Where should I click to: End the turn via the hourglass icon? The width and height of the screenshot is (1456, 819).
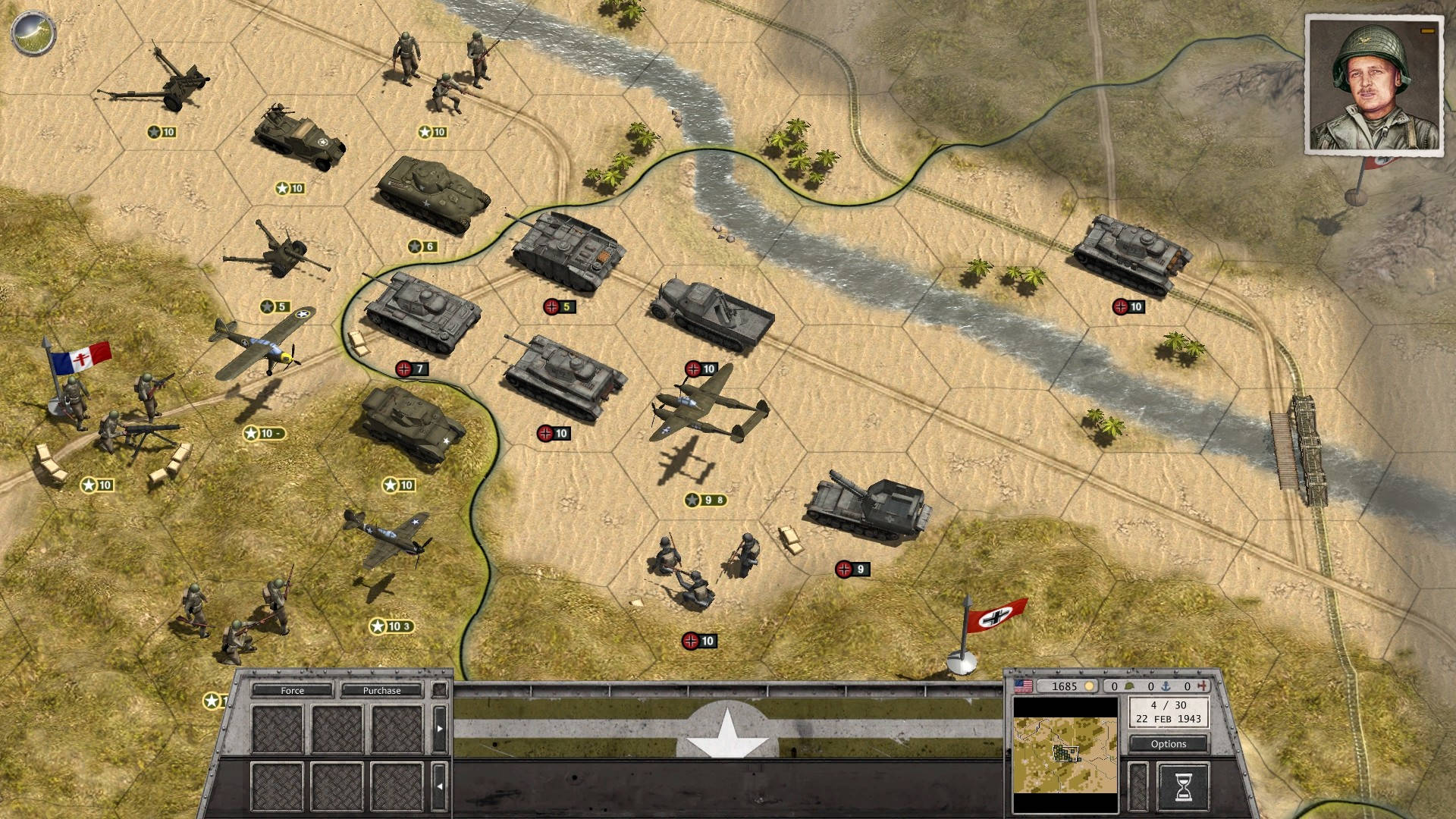[1184, 786]
